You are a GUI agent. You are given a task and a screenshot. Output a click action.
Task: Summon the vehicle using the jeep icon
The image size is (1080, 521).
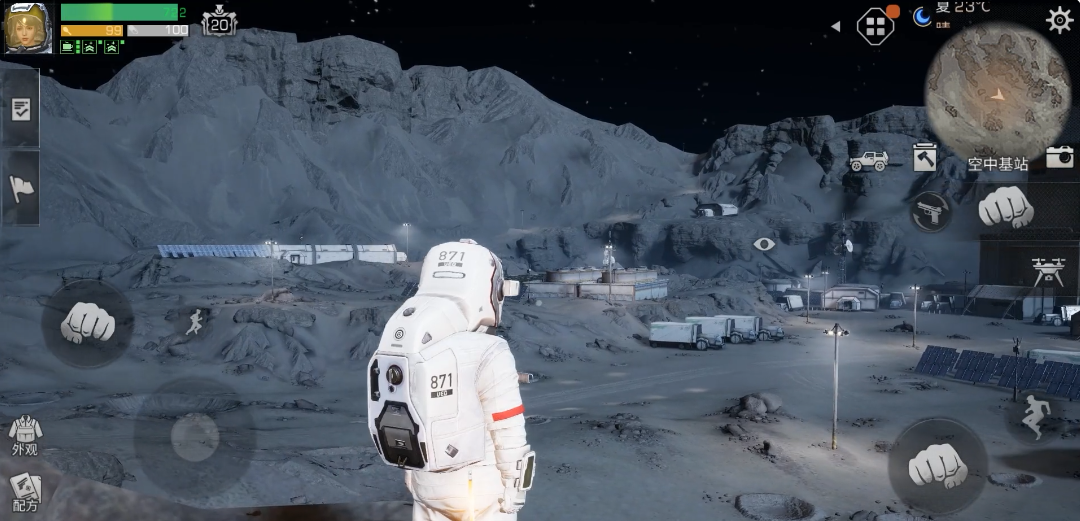[868, 160]
